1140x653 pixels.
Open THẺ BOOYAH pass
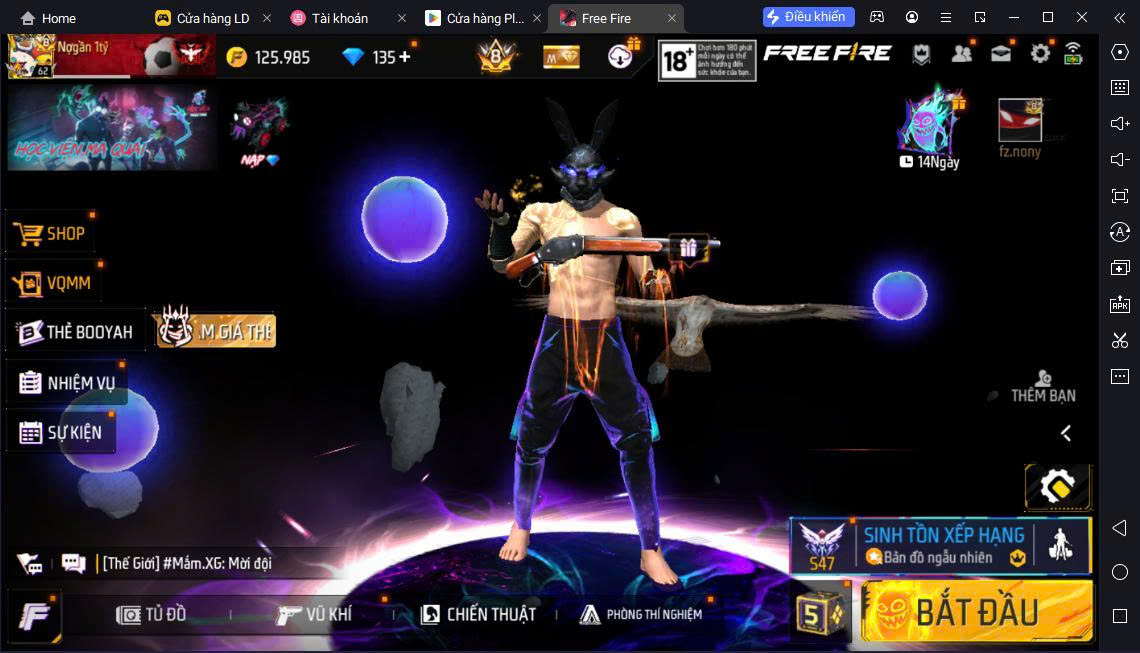76,332
